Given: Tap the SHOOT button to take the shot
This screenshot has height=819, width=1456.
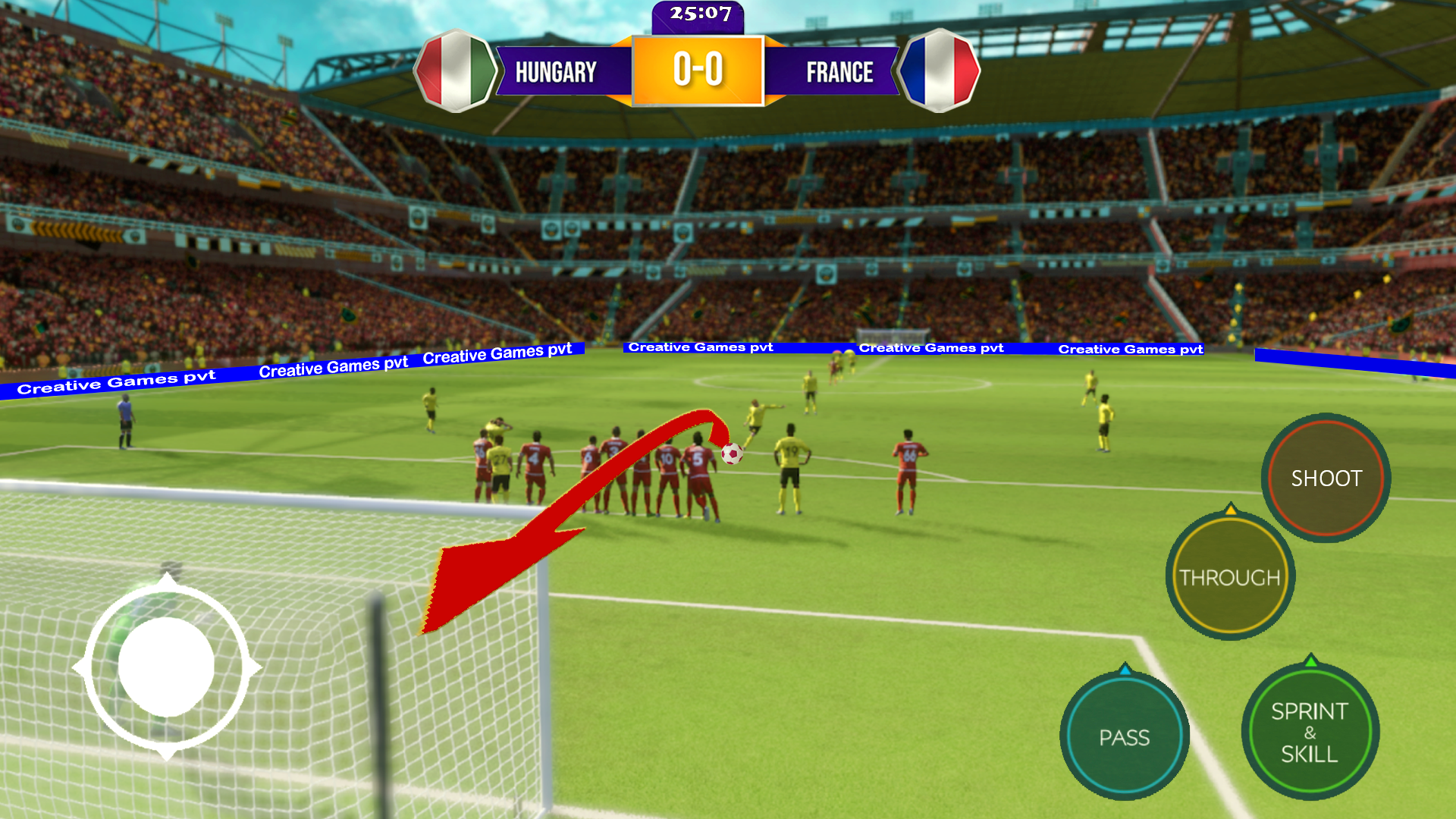Looking at the screenshot, I should pos(1325,479).
